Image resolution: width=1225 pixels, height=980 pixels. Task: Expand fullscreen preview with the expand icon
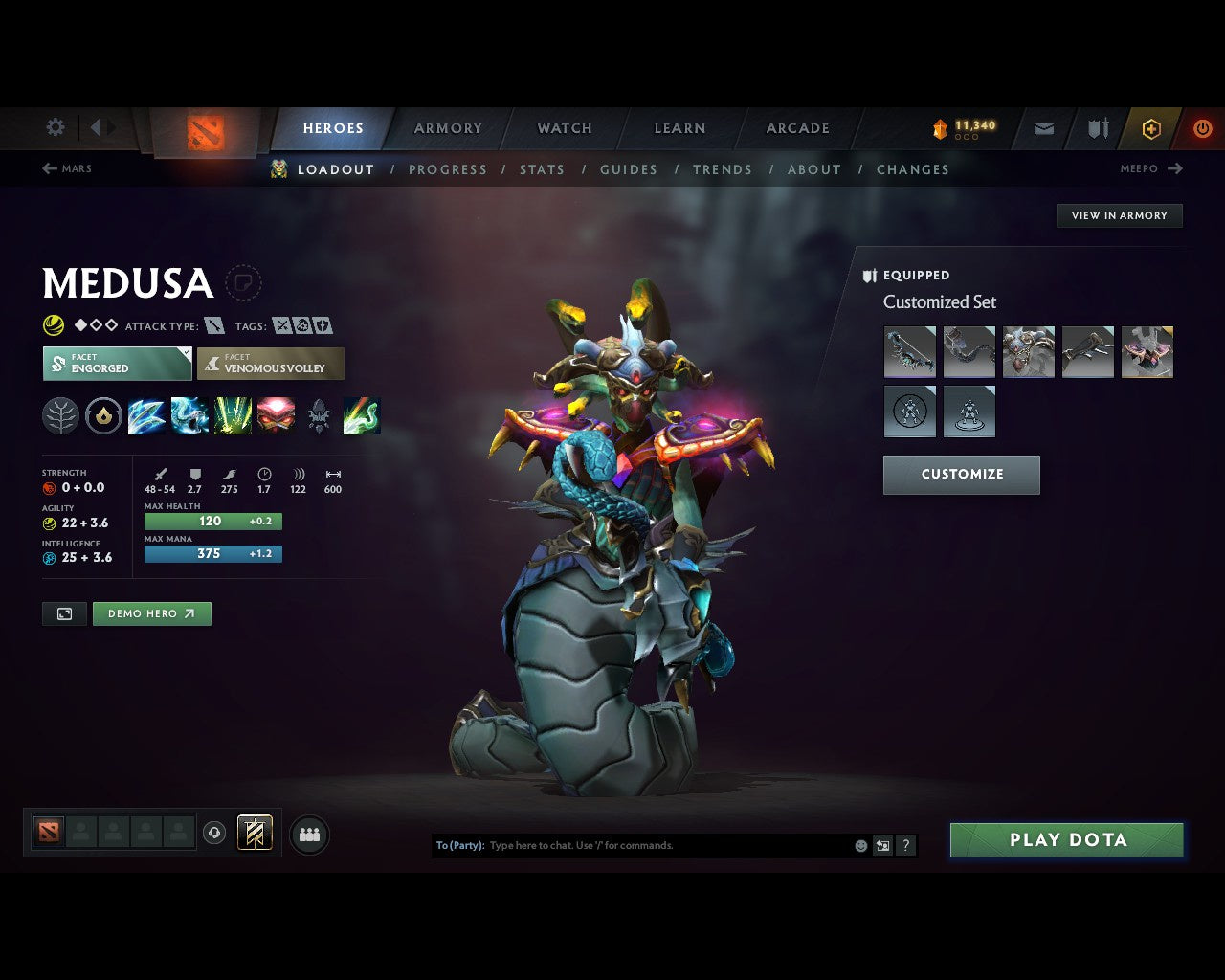[x=64, y=613]
